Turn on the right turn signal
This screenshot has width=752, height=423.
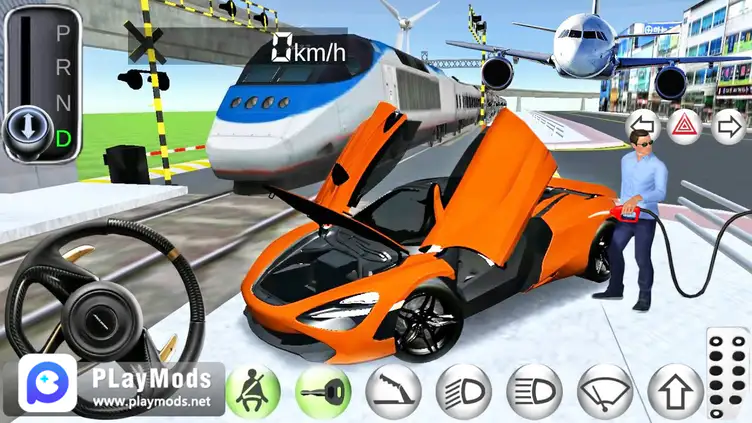point(728,126)
